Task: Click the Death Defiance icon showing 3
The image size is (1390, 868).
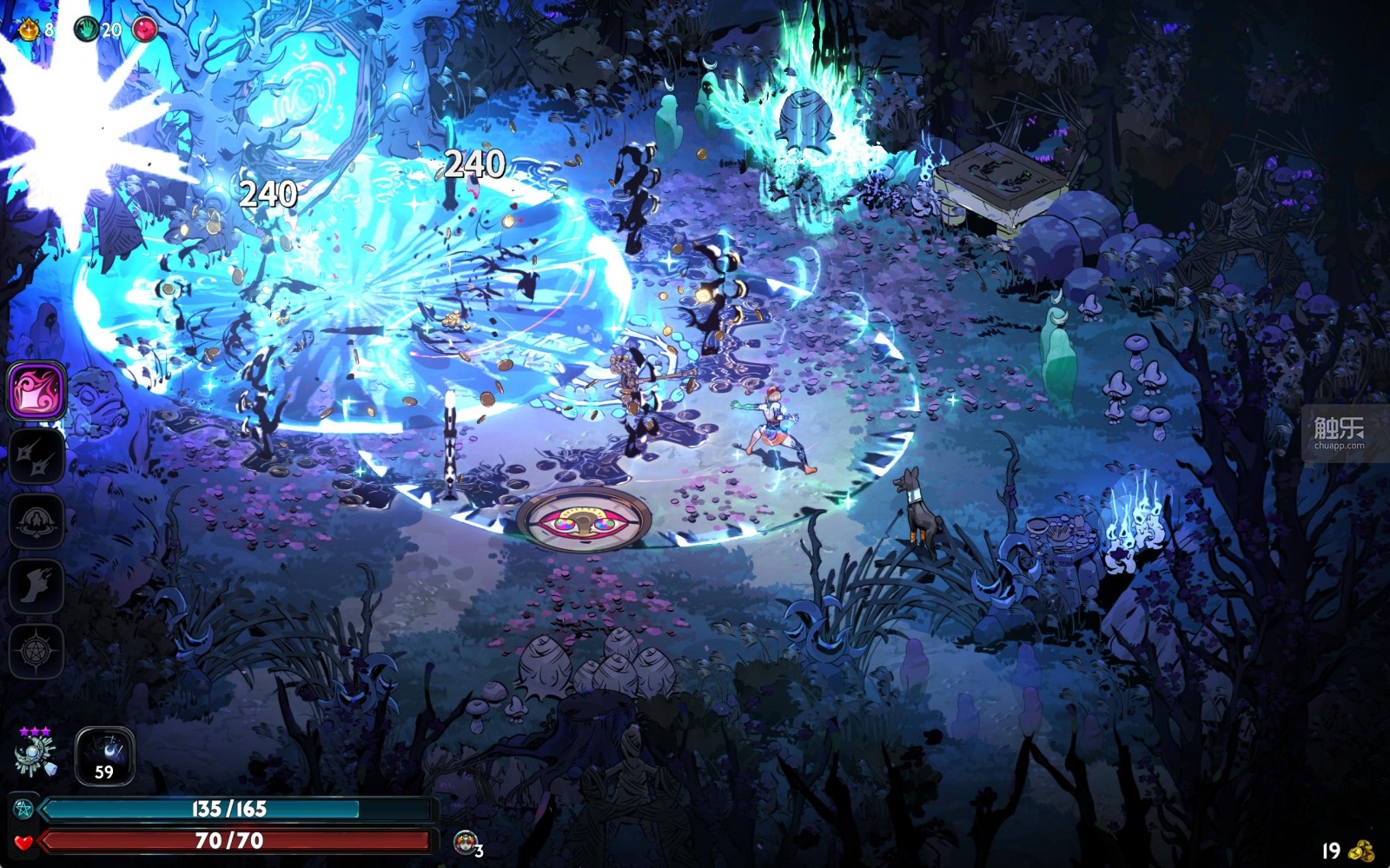Action: 467,841
